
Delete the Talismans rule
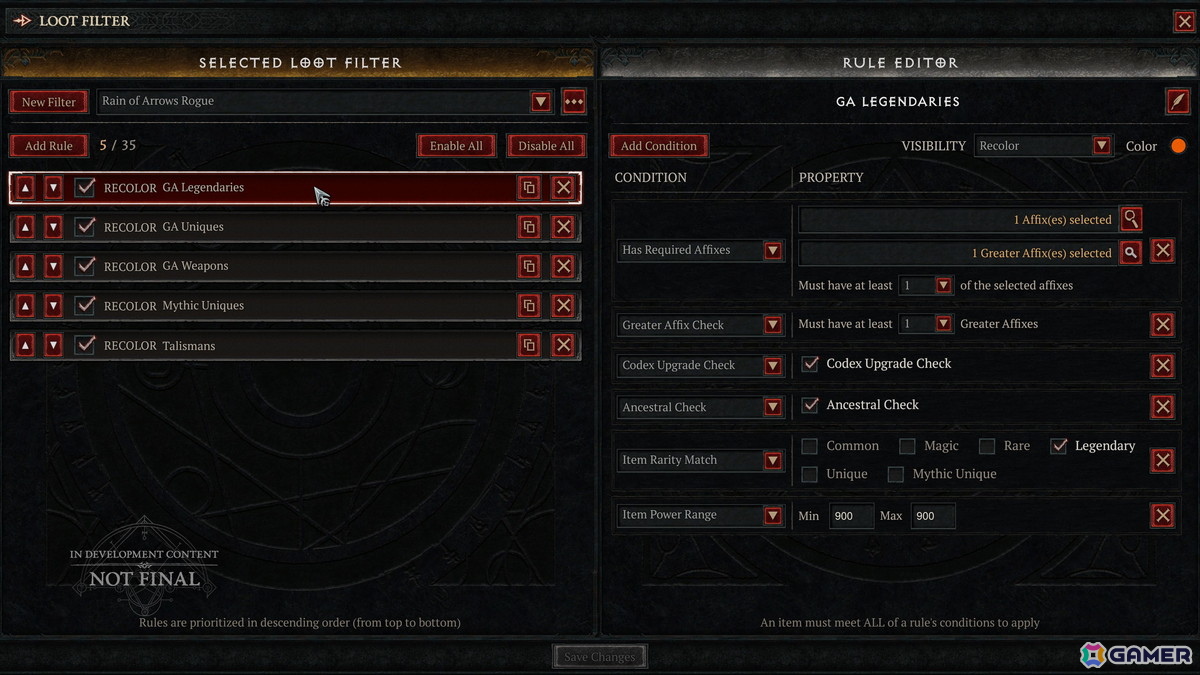(563, 345)
